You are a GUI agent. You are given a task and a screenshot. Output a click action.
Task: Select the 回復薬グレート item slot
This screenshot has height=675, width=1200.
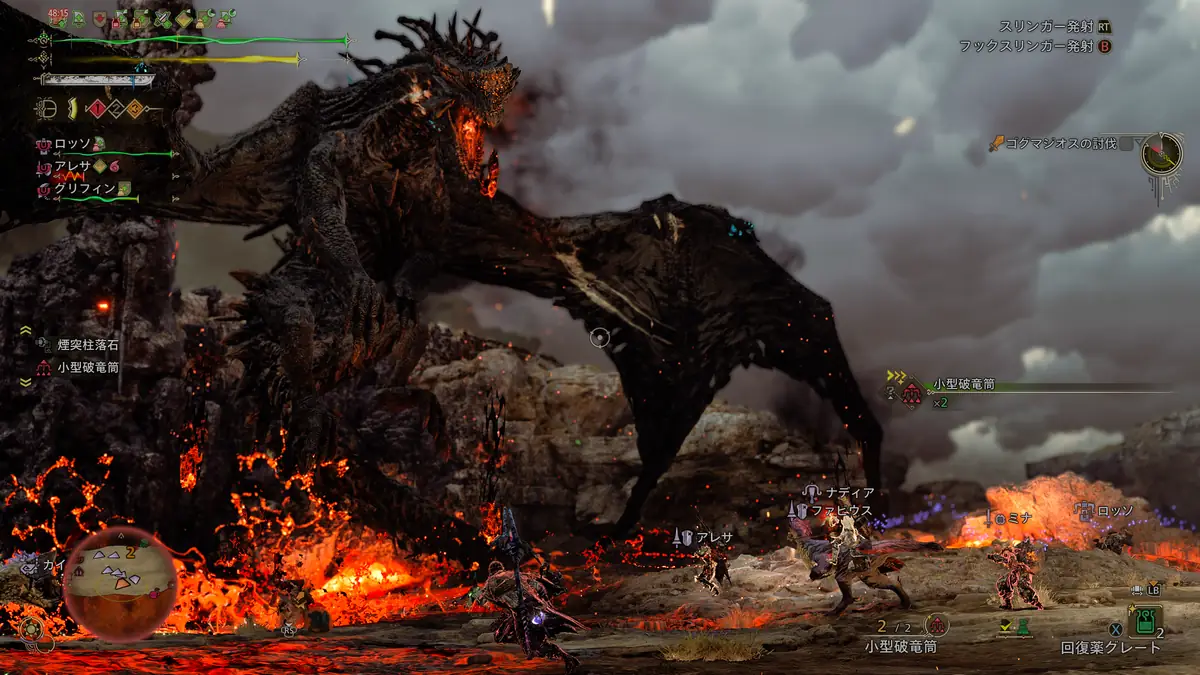(1145, 622)
